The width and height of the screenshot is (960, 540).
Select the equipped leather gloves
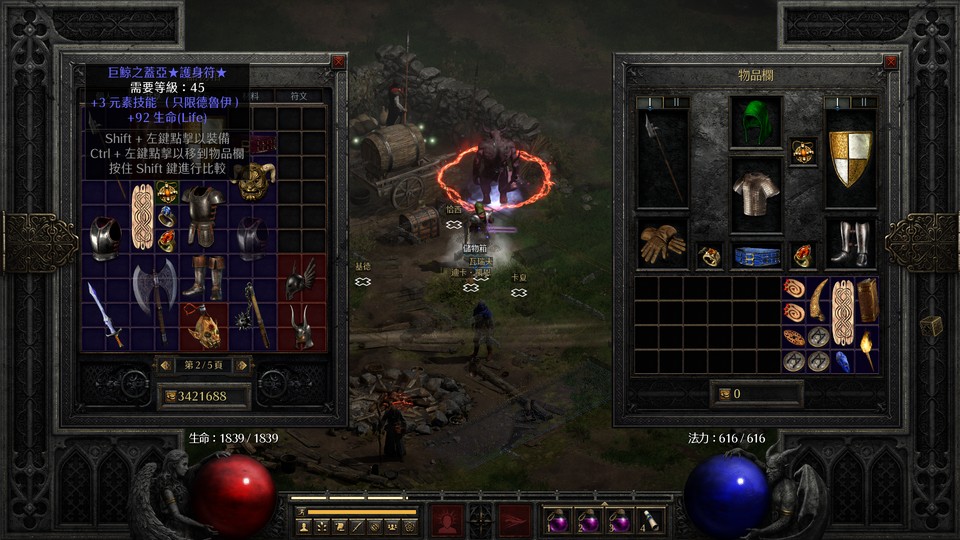coord(662,243)
